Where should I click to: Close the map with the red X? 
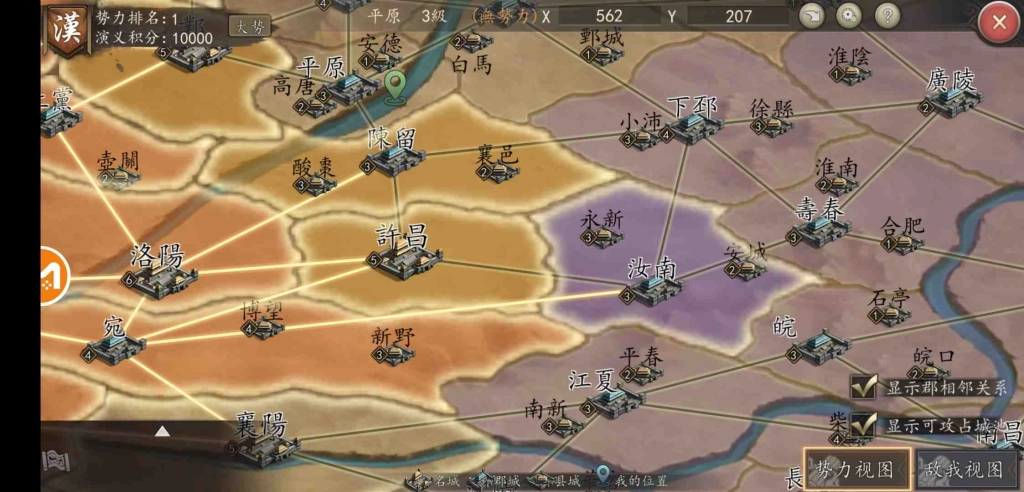click(998, 24)
